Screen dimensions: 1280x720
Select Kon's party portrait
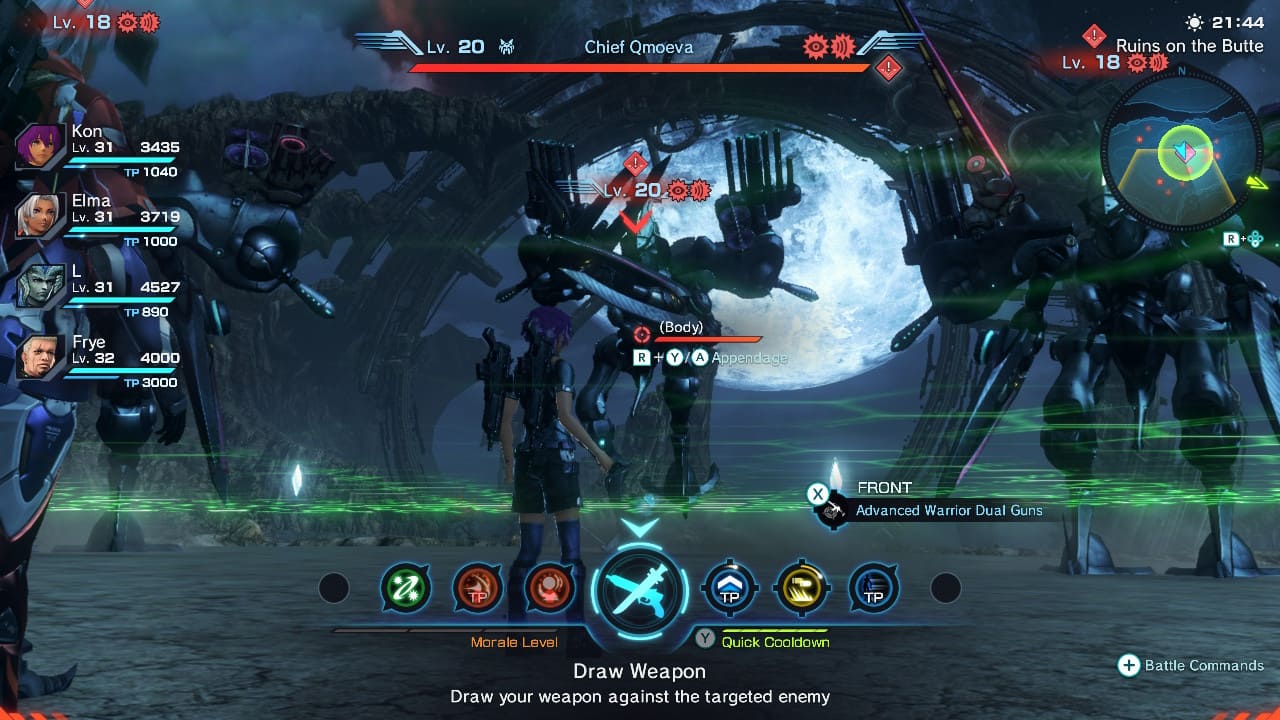pyautogui.click(x=41, y=149)
